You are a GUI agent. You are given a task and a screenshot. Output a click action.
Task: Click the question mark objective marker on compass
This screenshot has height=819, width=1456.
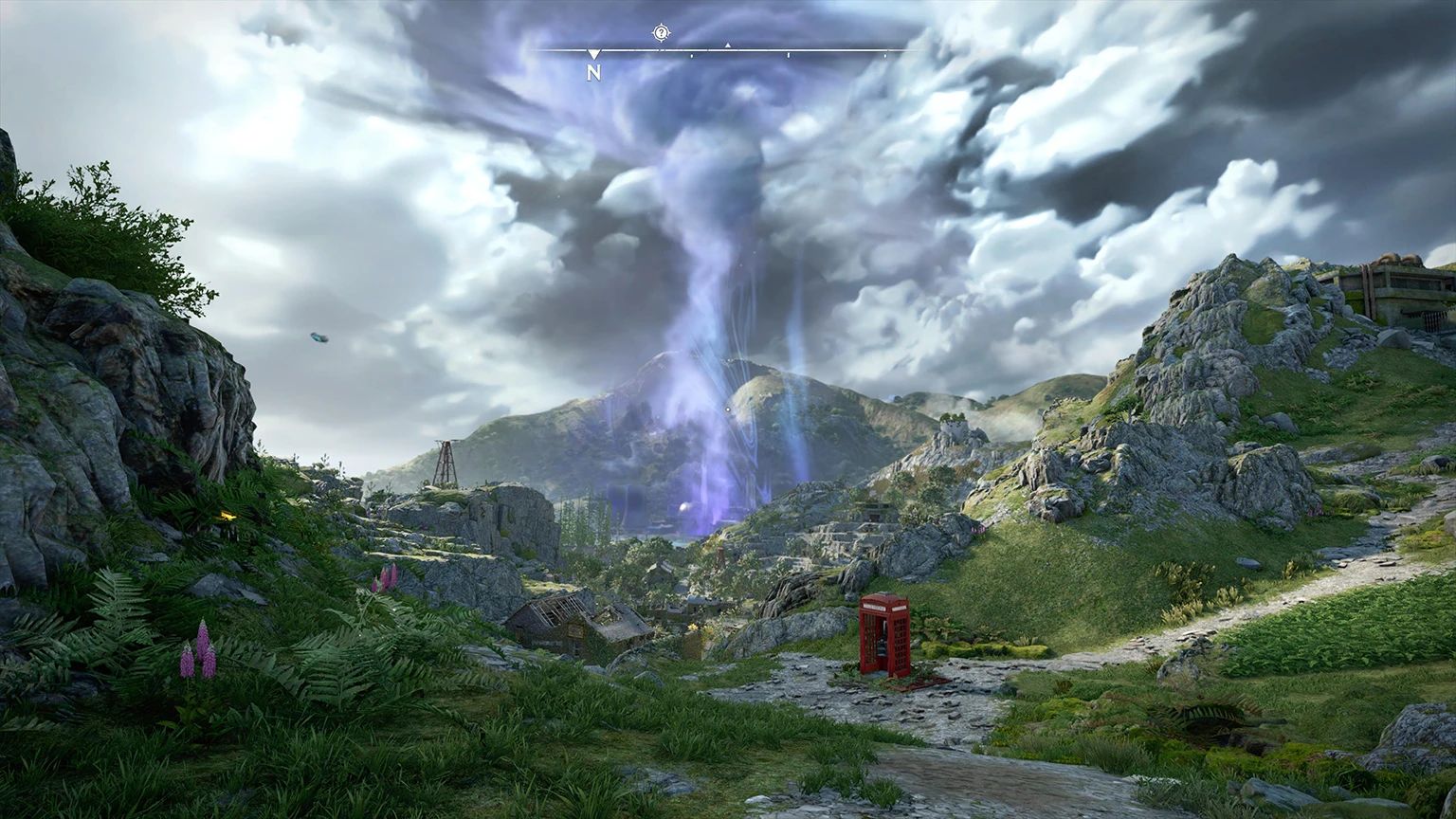(661, 33)
